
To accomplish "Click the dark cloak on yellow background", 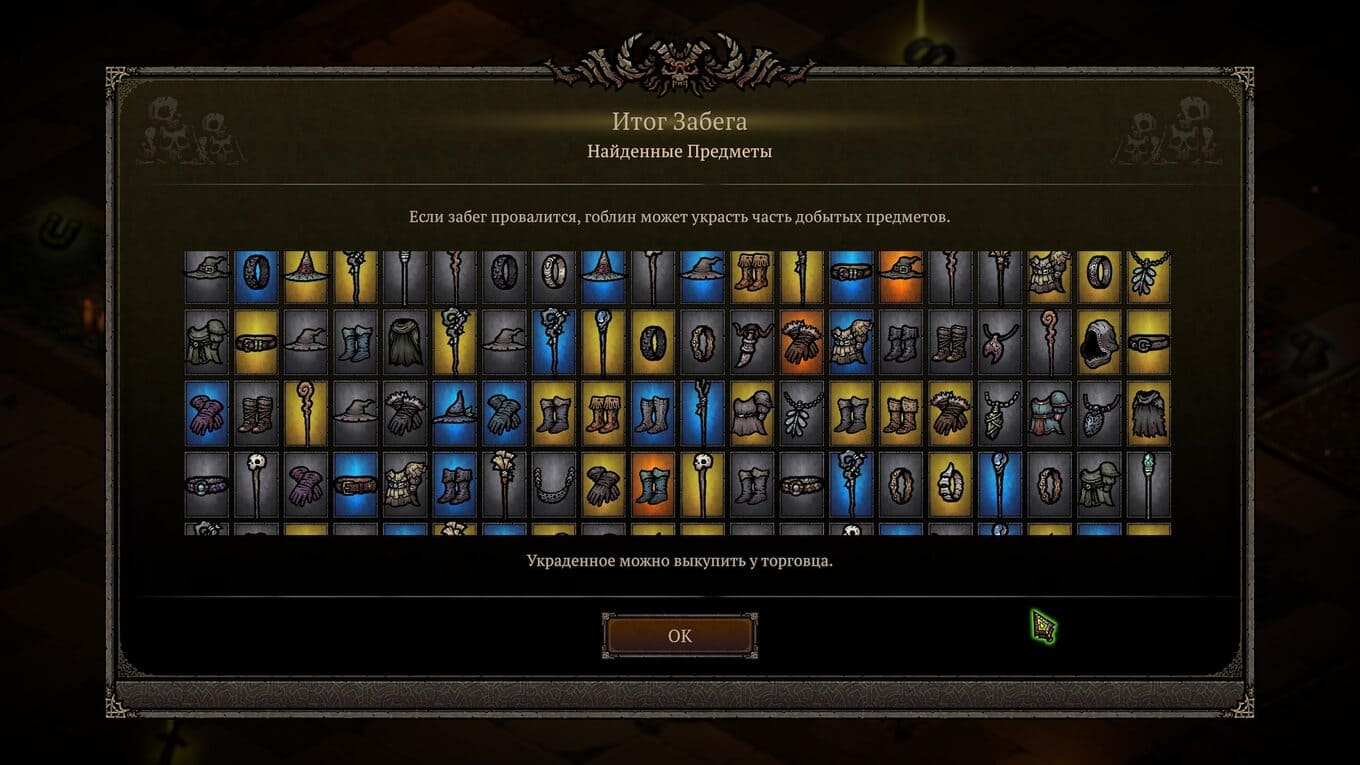I will (1148, 414).
